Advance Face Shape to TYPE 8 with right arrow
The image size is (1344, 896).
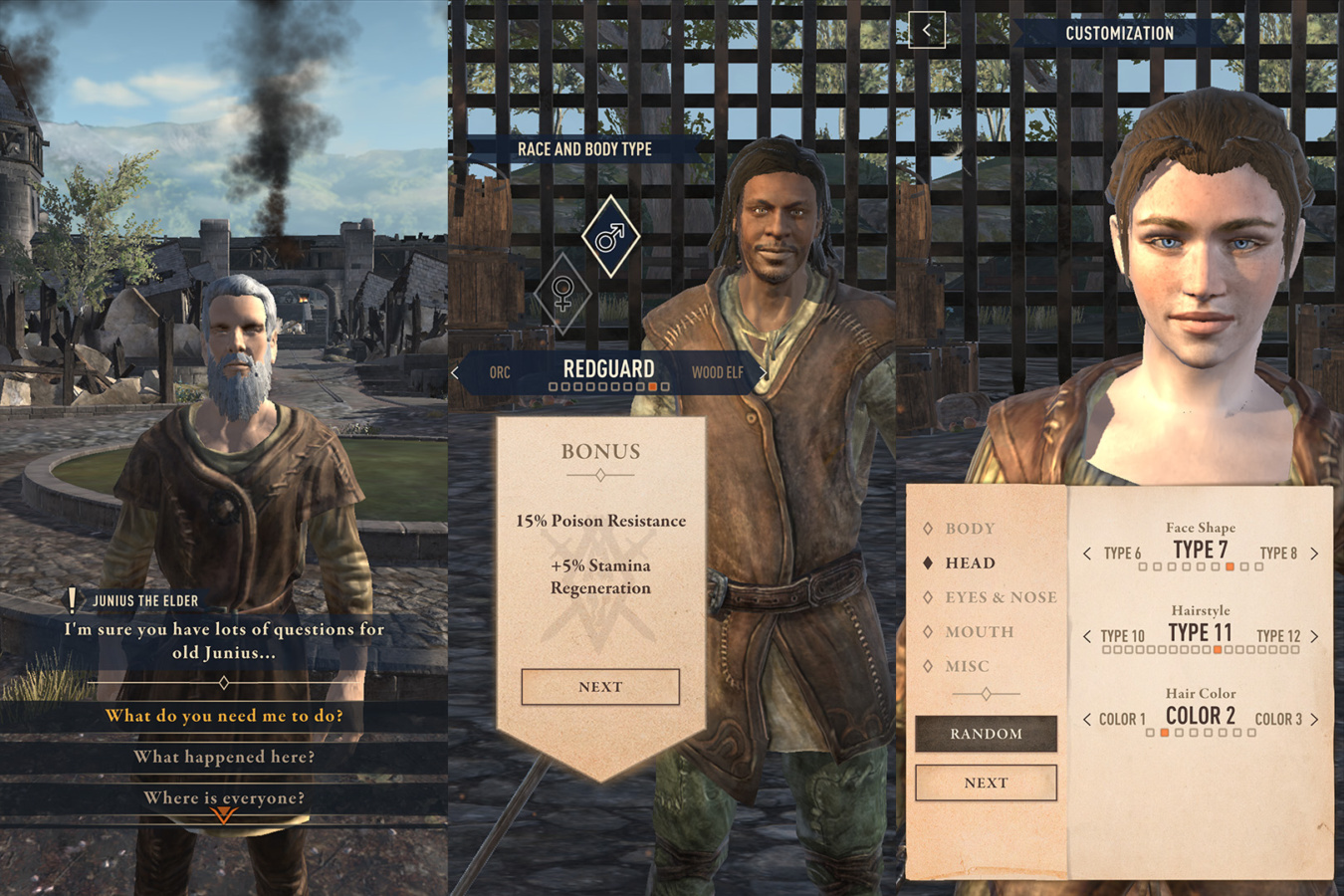click(x=1313, y=553)
